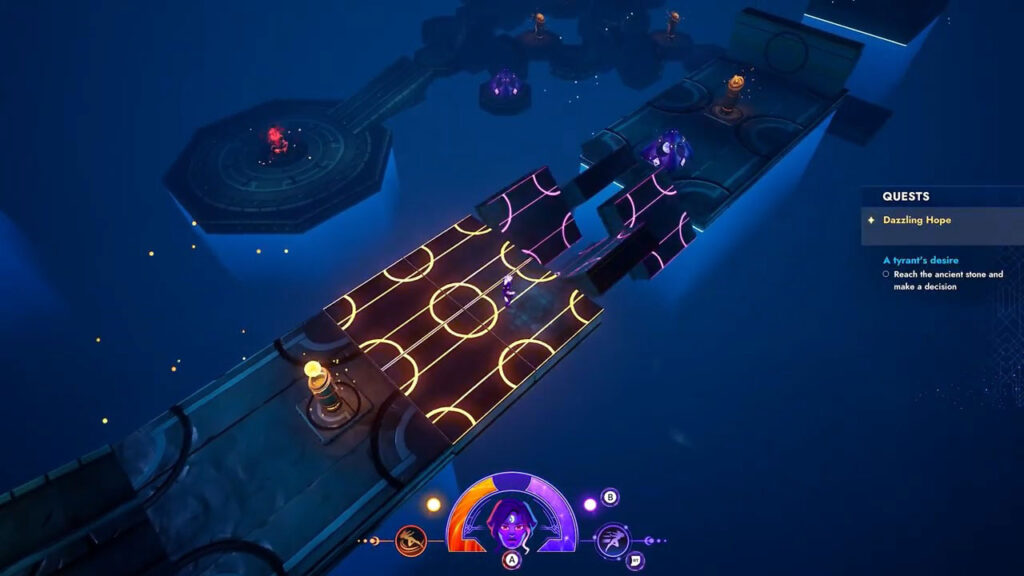
Task: Select the orange sun-form ability icon
Action: point(410,541)
